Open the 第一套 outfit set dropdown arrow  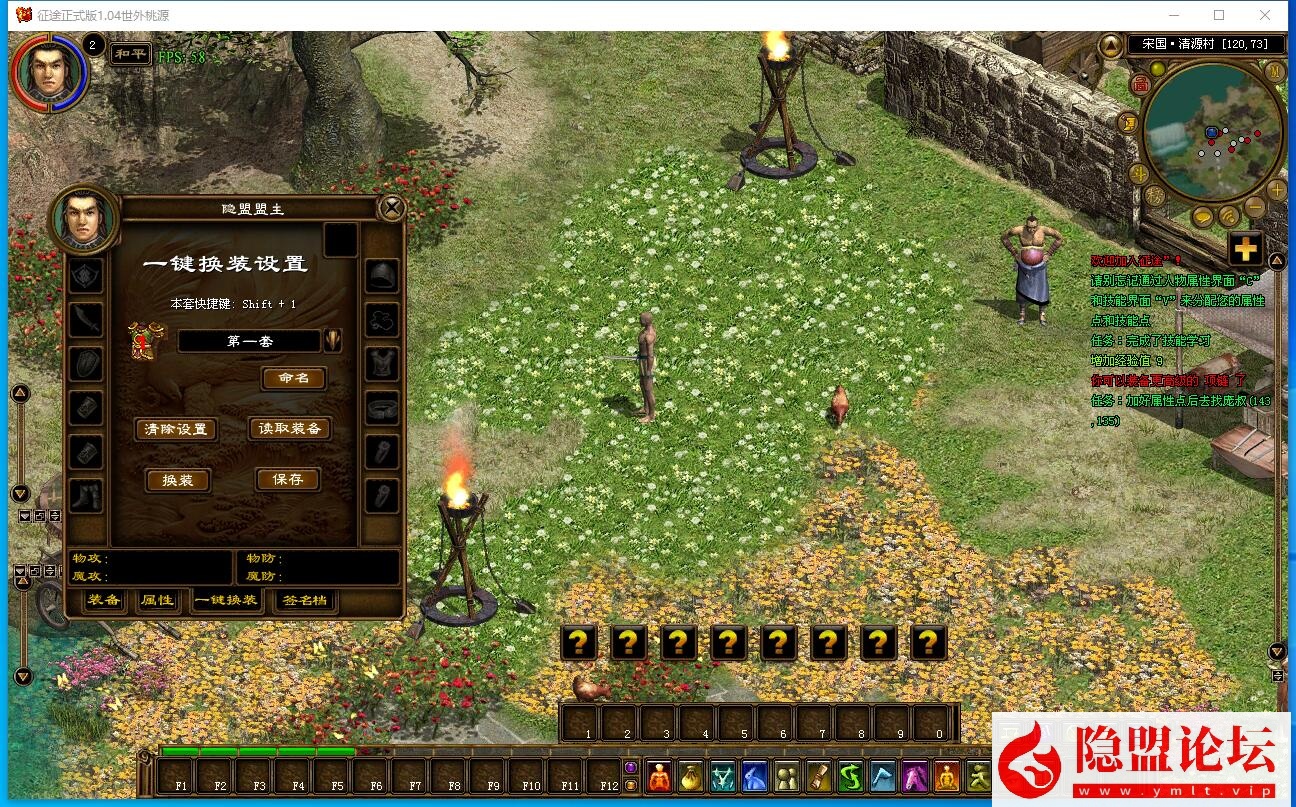point(333,340)
